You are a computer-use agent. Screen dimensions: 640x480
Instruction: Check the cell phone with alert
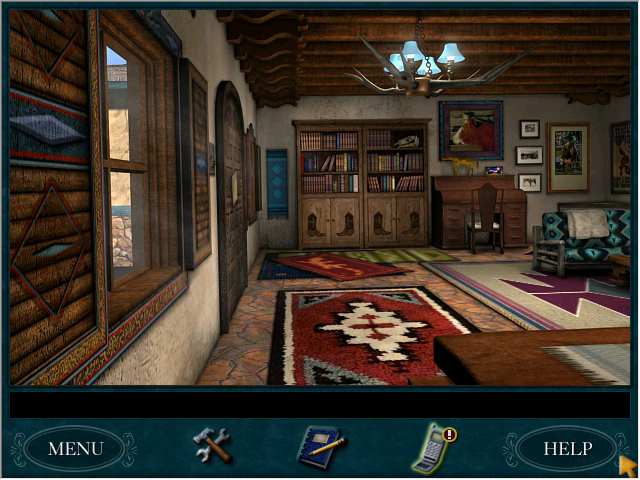pyautogui.click(x=431, y=448)
